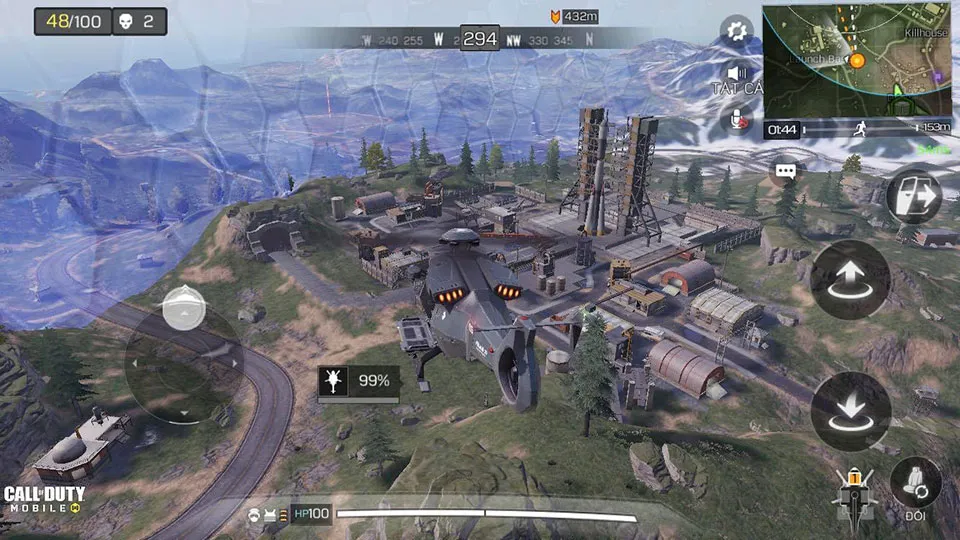Tap the movement joystick thumb knob
The image size is (960, 540).
[x=184, y=308]
